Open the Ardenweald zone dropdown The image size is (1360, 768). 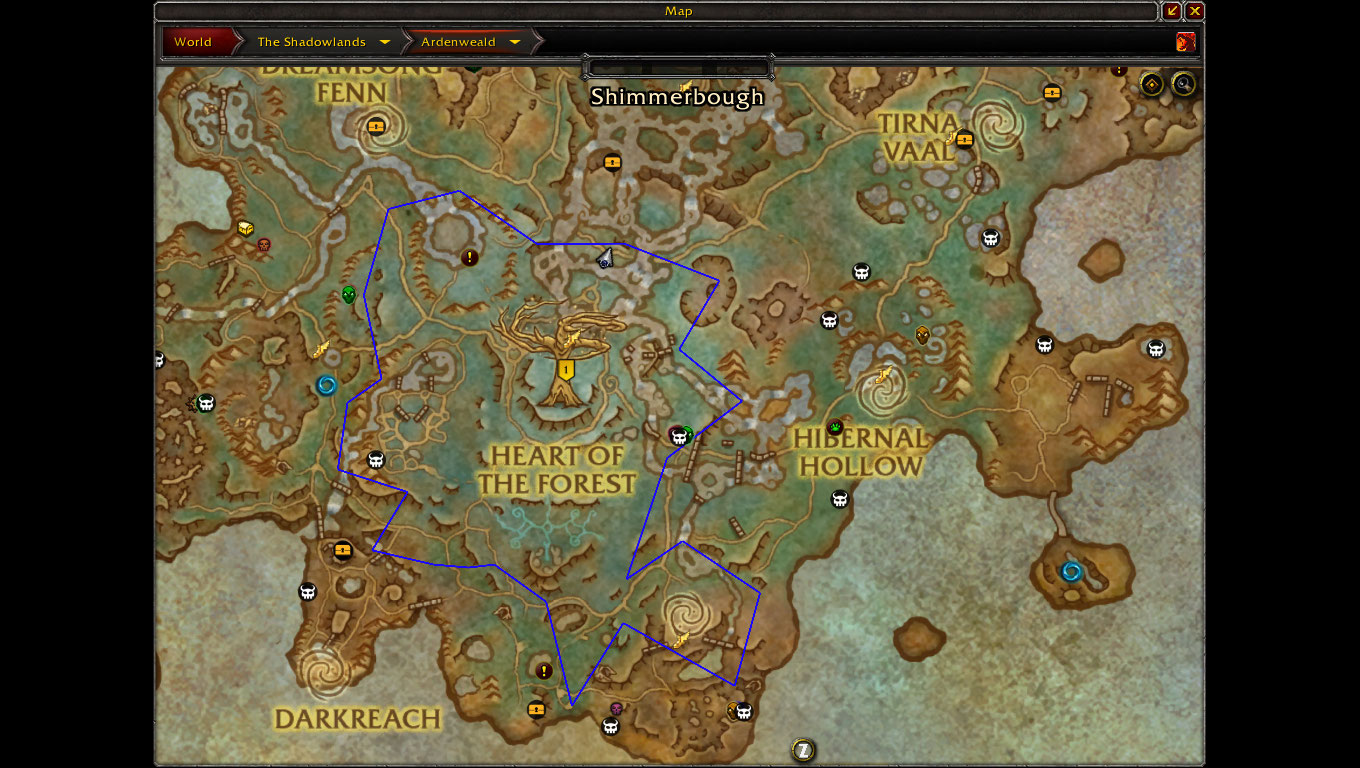(x=515, y=42)
